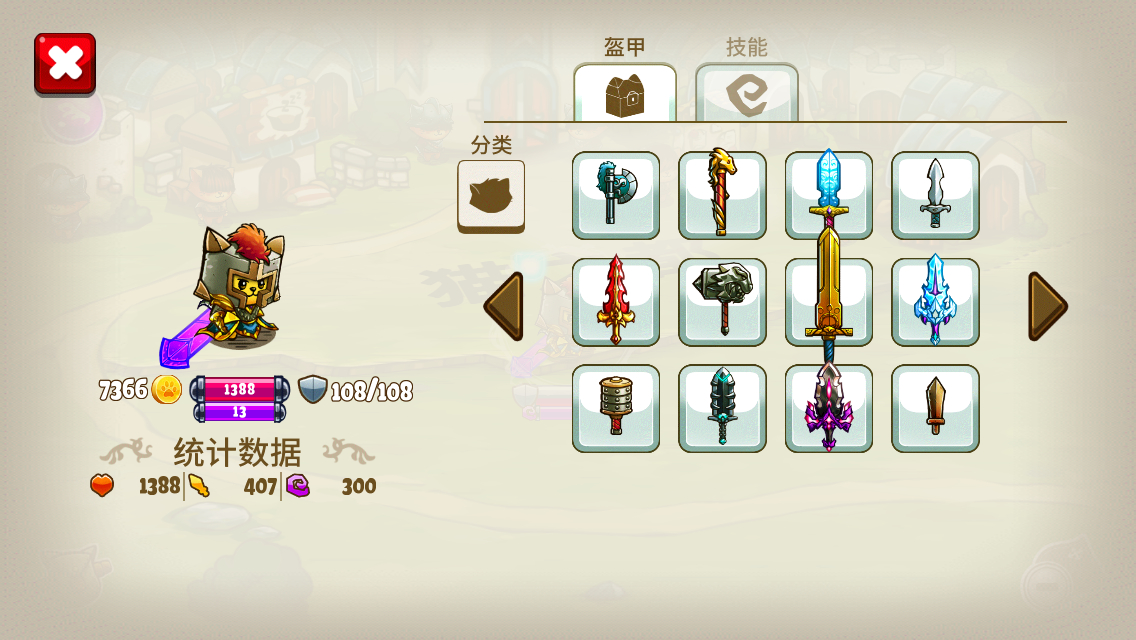The height and width of the screenshot is (640, 1136).
Task: Select the teal battle axe slot
Action: [616, 196]
